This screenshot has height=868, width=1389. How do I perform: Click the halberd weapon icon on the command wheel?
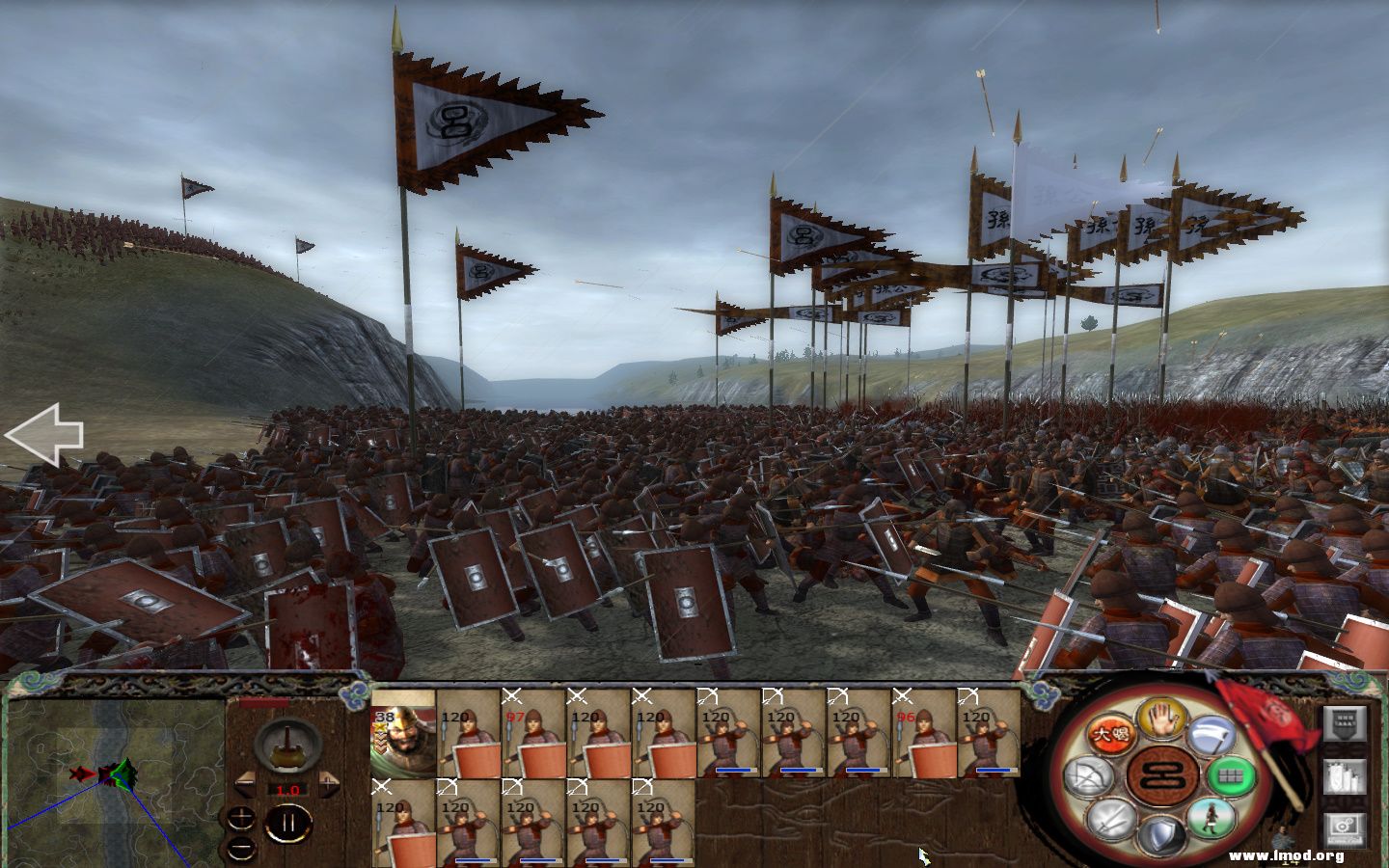click(1212, 735)
